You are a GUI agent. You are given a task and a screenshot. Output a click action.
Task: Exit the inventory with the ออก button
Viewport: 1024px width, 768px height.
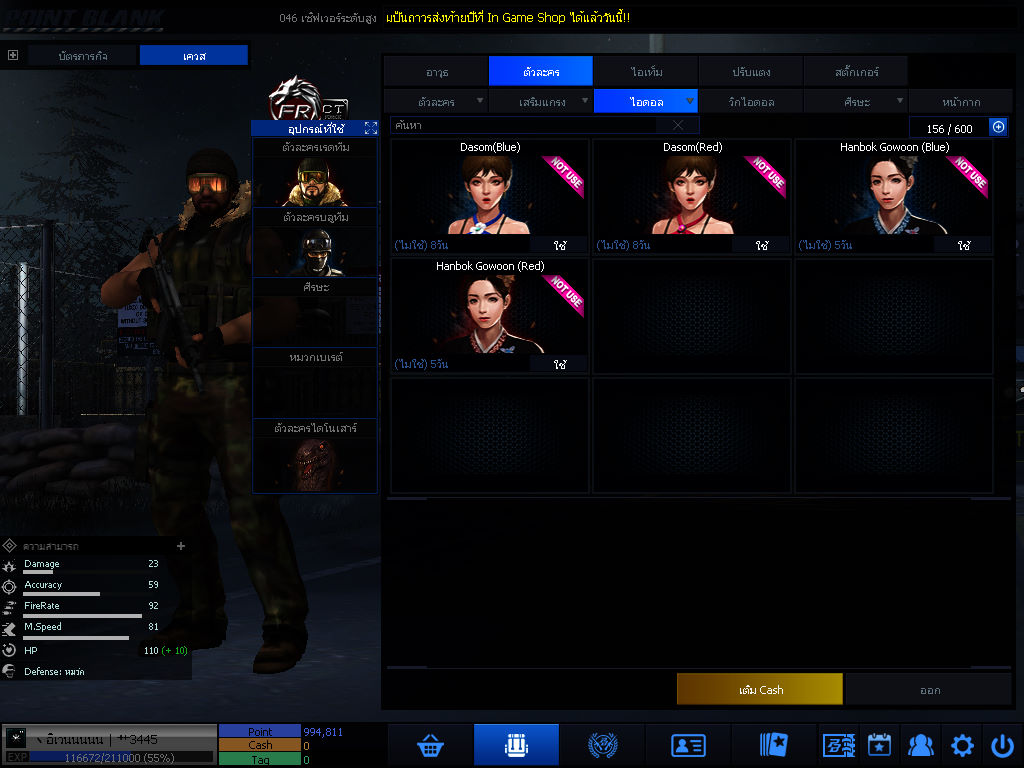click(x=929, y=690)
